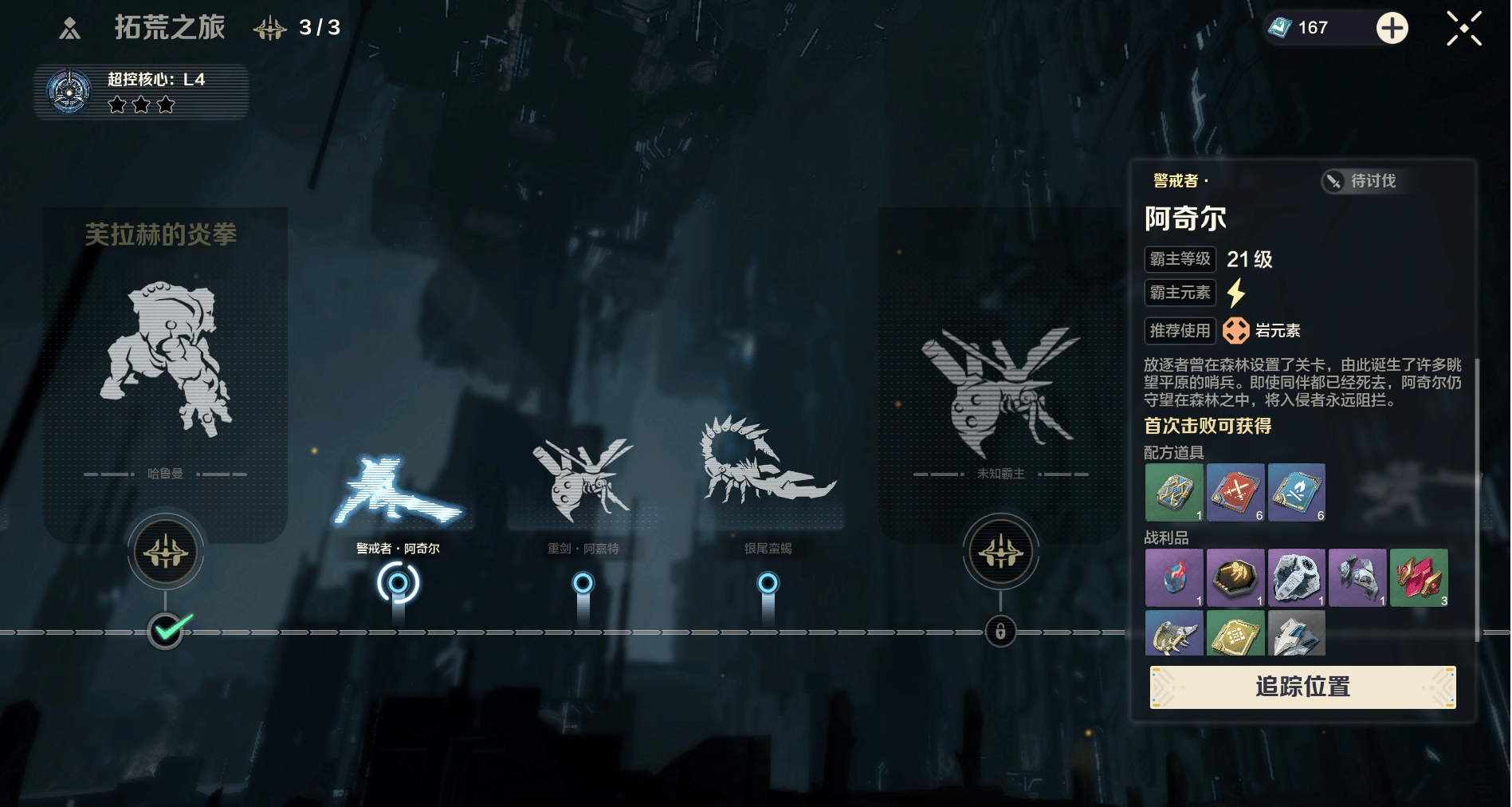
Task: Select the 重剑·阿嘉特 boss node
Action: 583,583
